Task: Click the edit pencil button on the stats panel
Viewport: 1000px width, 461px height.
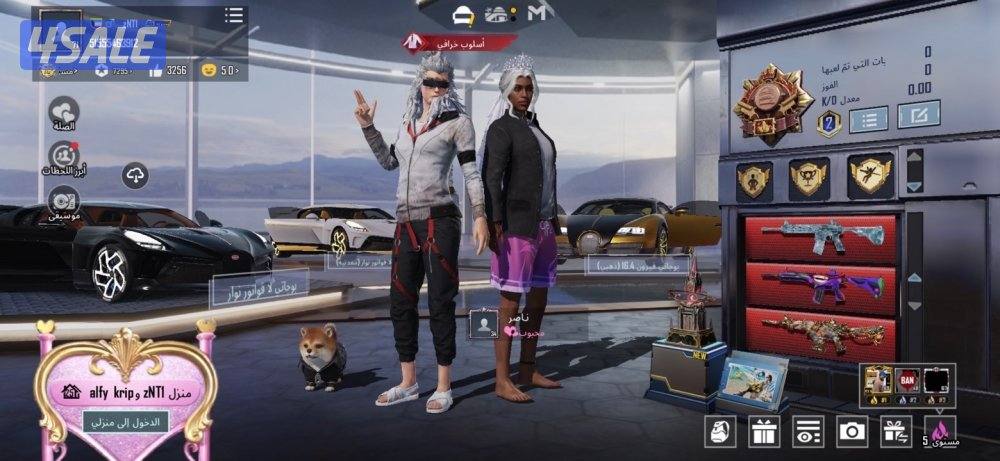Action: (x=917, y=116)
